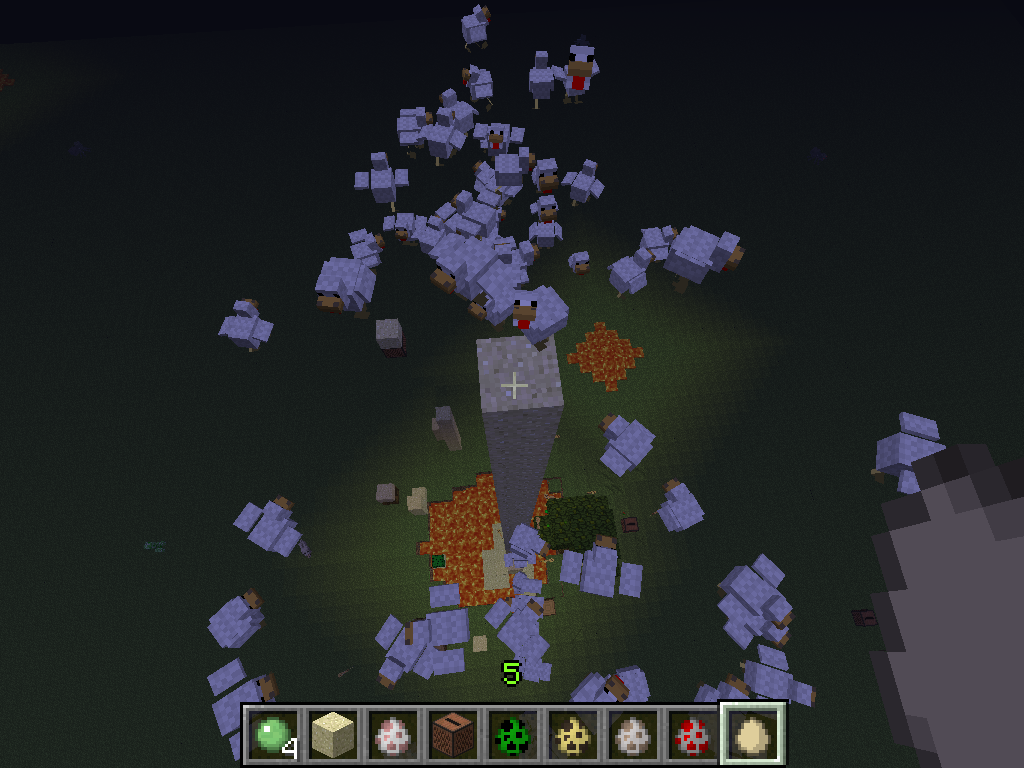The width and height of the screenshot is (1024, 768).
Task: Choose the yellow spotted spawn egg
Action: click(572, 735)
